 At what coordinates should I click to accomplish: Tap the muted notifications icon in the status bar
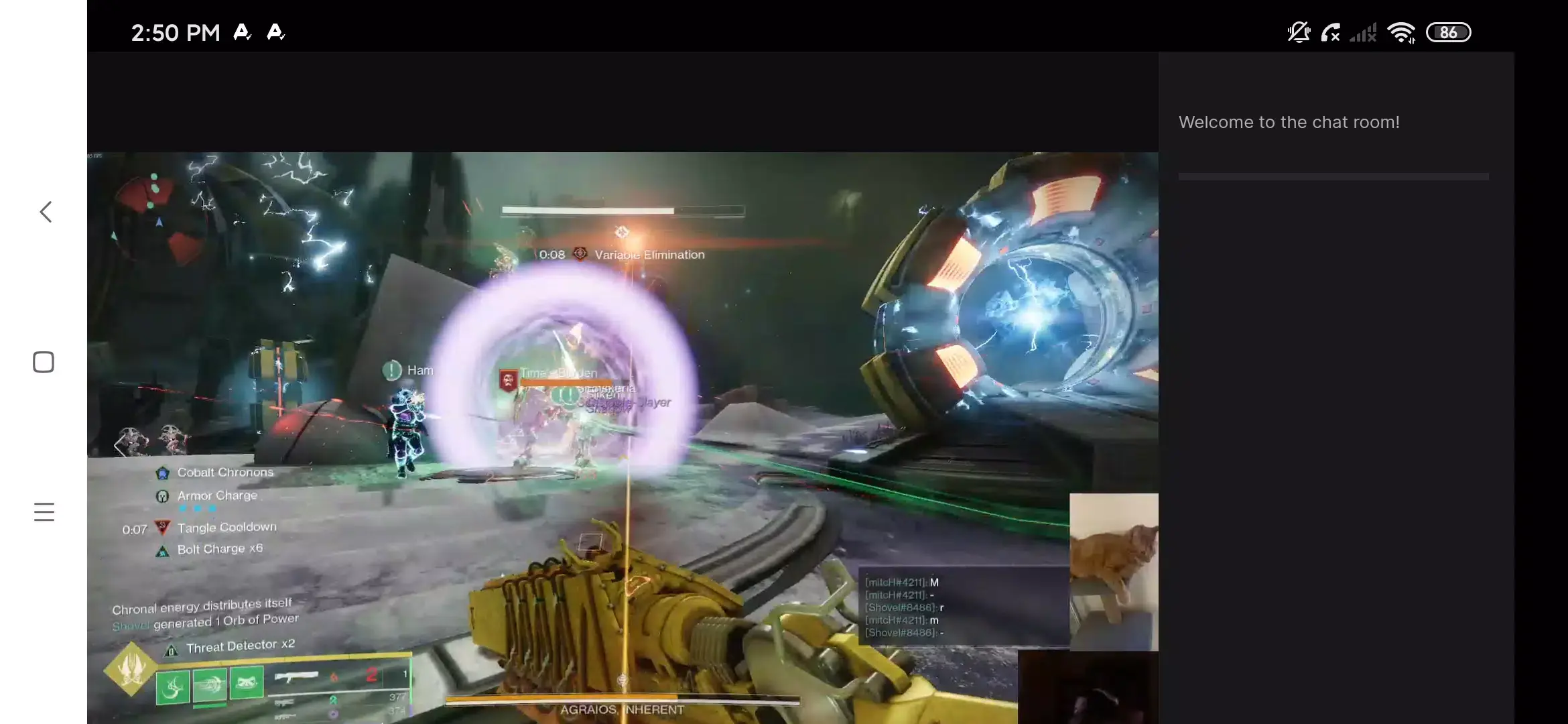point(1299,32)
